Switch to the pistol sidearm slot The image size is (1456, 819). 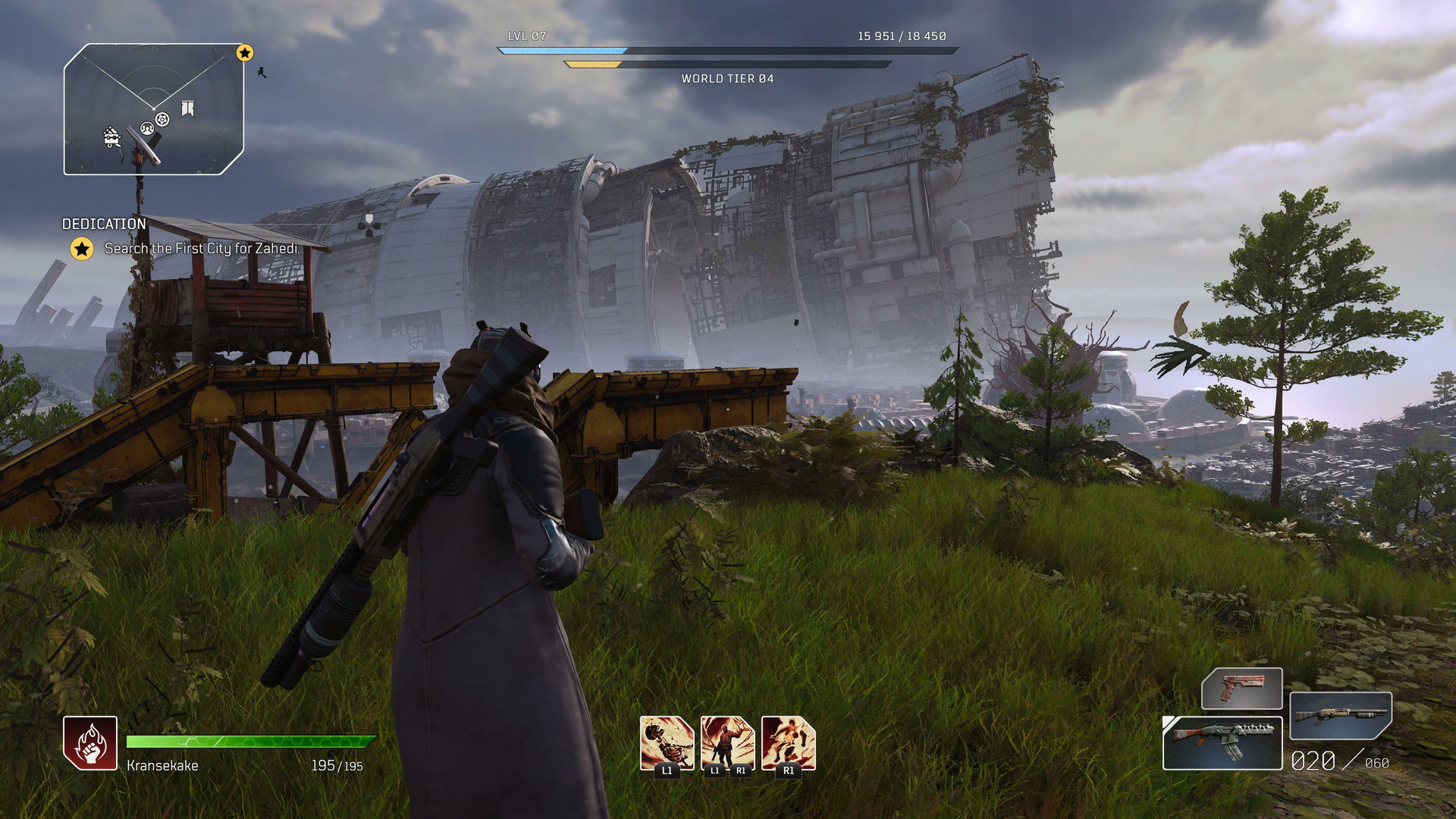click(1241, 689)
